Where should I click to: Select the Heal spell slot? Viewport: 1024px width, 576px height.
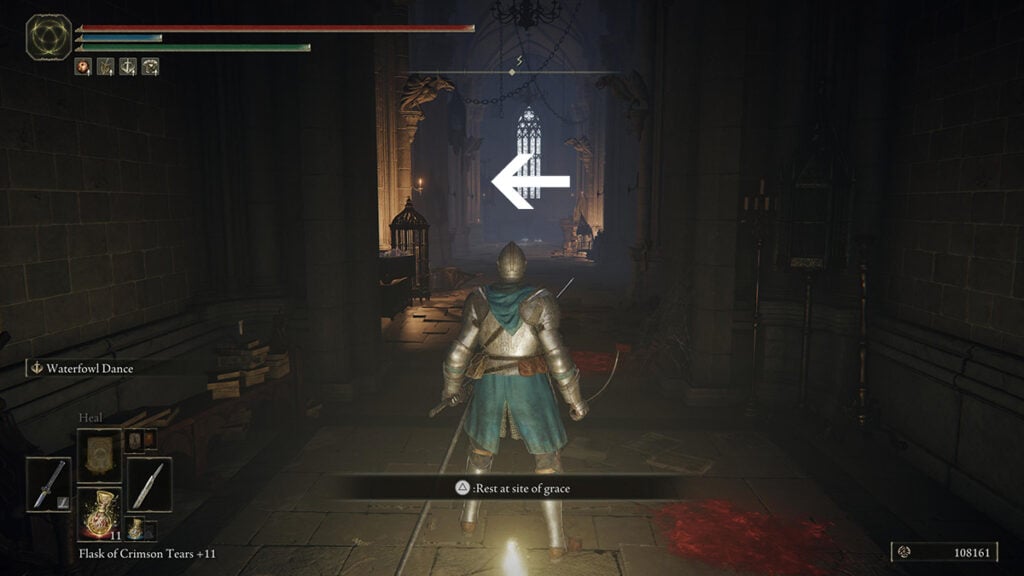point(99,455)
